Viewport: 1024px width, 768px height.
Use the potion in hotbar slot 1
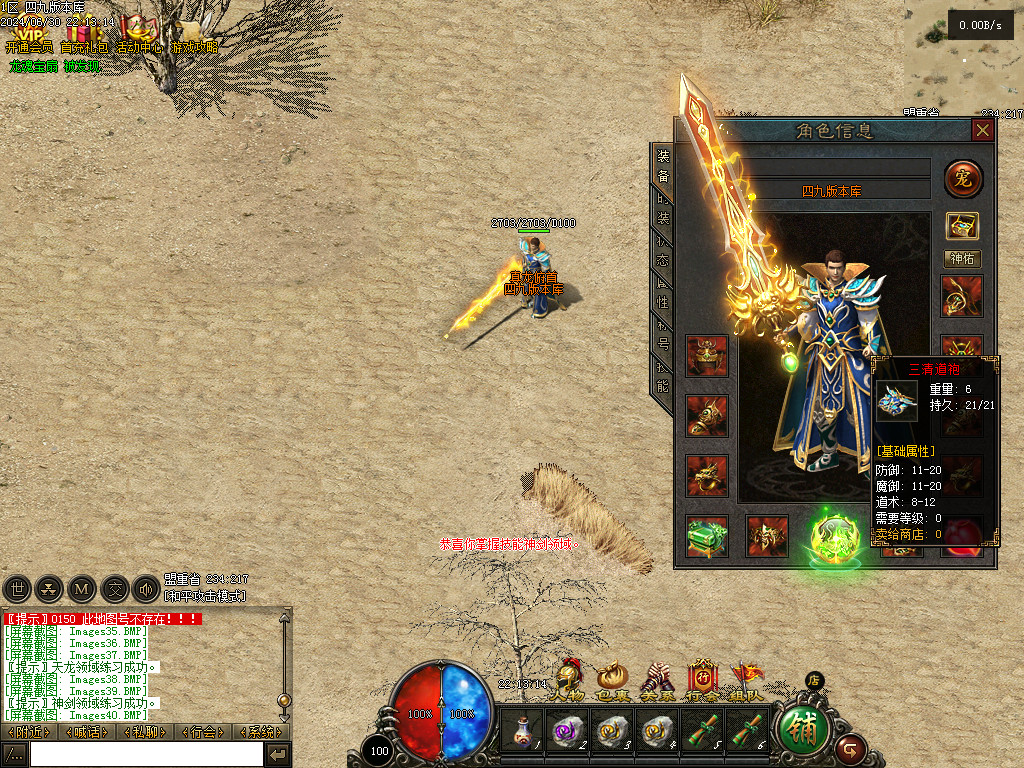[521, 732]
